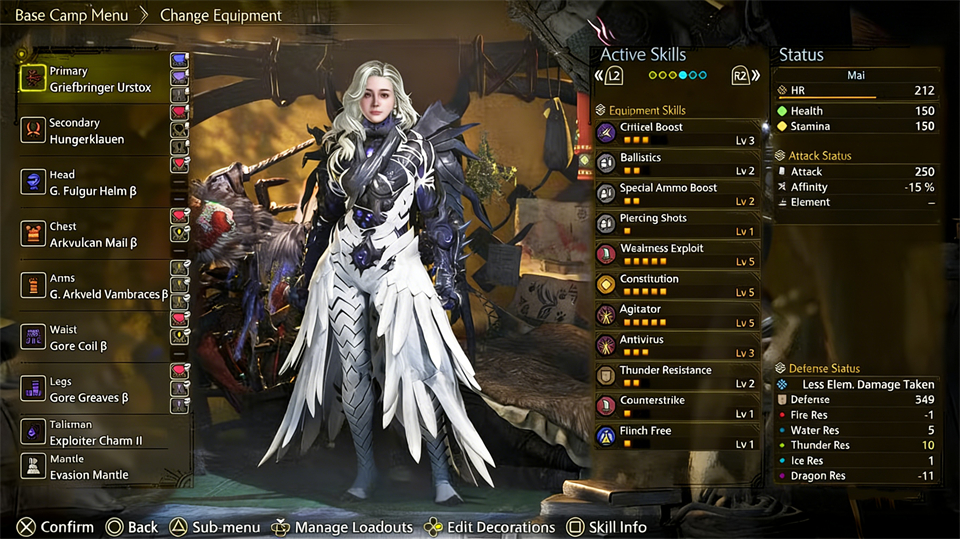Click the Critical Boost skill row
The image size is (960, 539).
click(677, 133)
